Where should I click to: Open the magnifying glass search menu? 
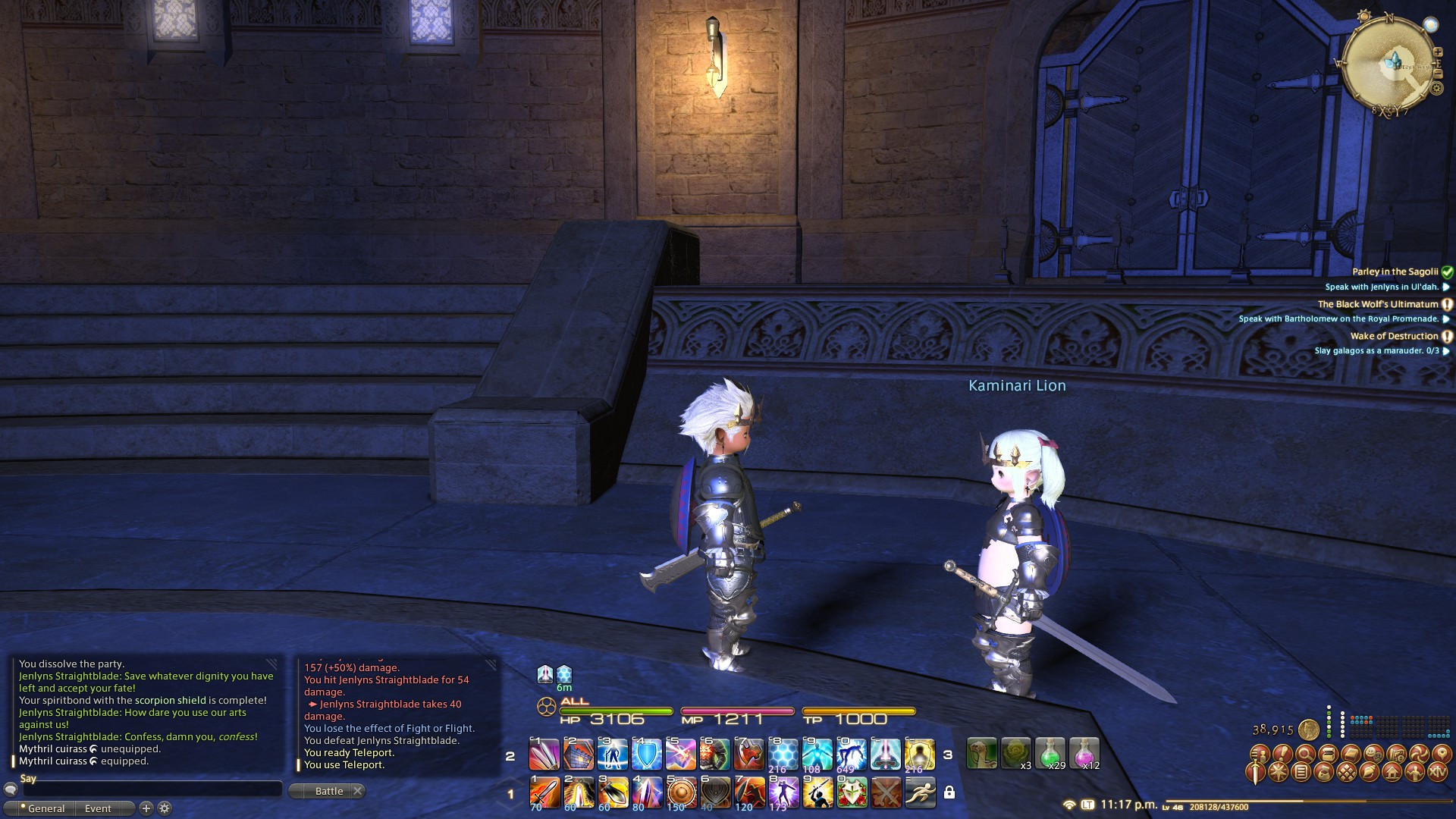tap(1305, 754)
